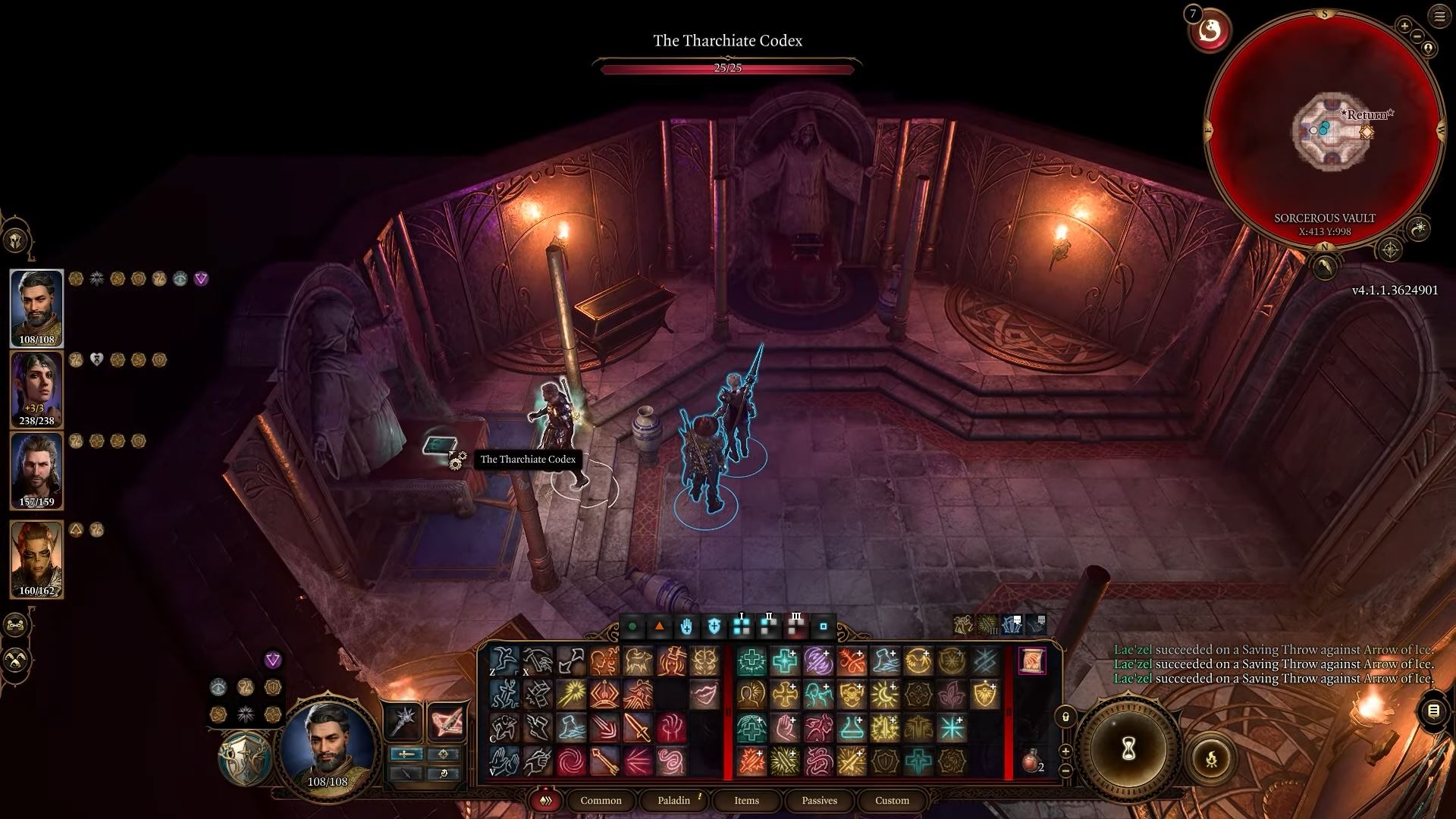Select the top party member portrait
The height and width of the screenshot is (819, 1456).
(x=36, y=307)
